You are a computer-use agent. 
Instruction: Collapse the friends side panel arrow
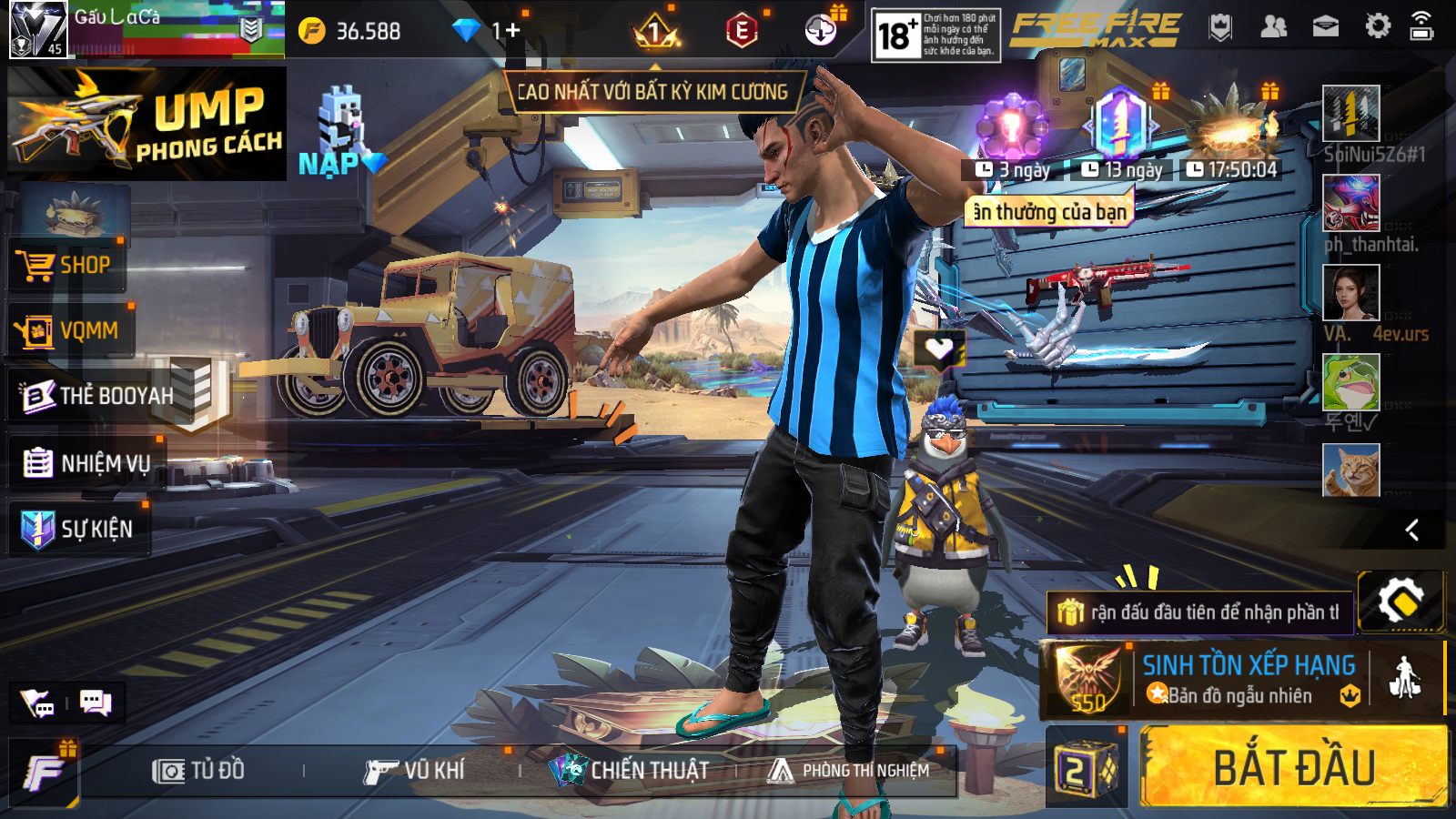pos(1412,530)
